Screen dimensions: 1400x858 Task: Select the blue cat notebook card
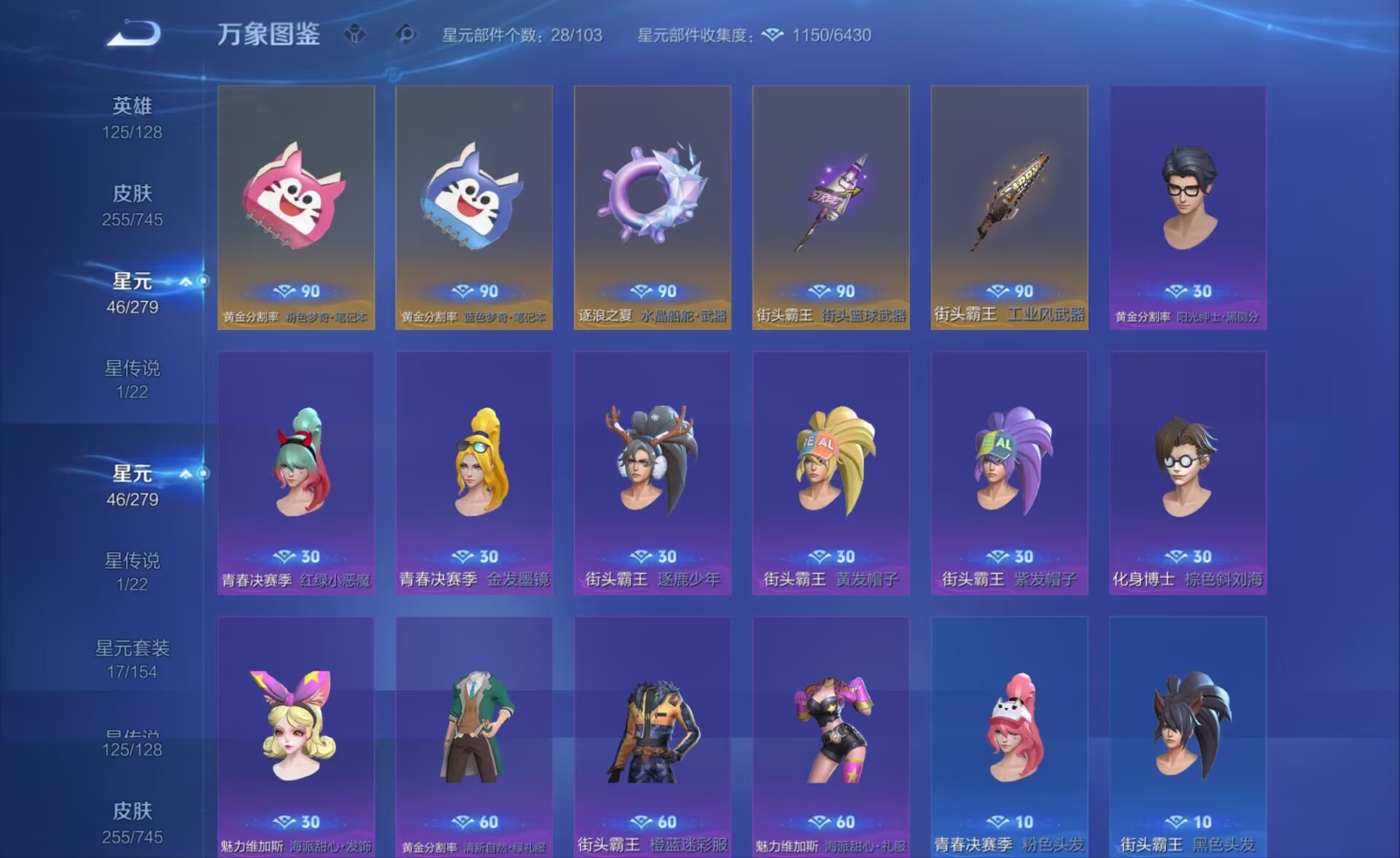474,207
